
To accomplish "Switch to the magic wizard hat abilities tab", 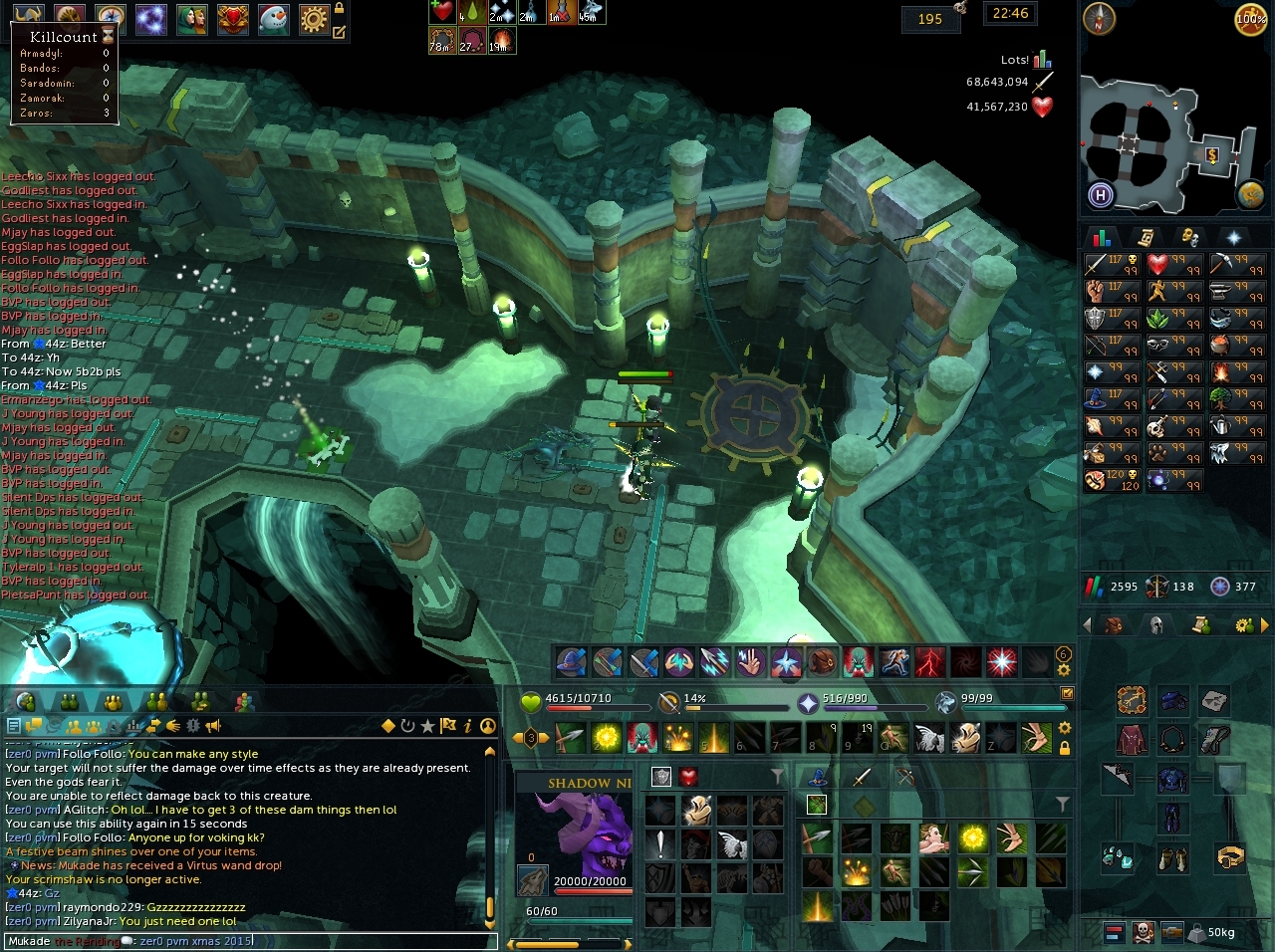I will pyautogui.click(x=818, y=777).
